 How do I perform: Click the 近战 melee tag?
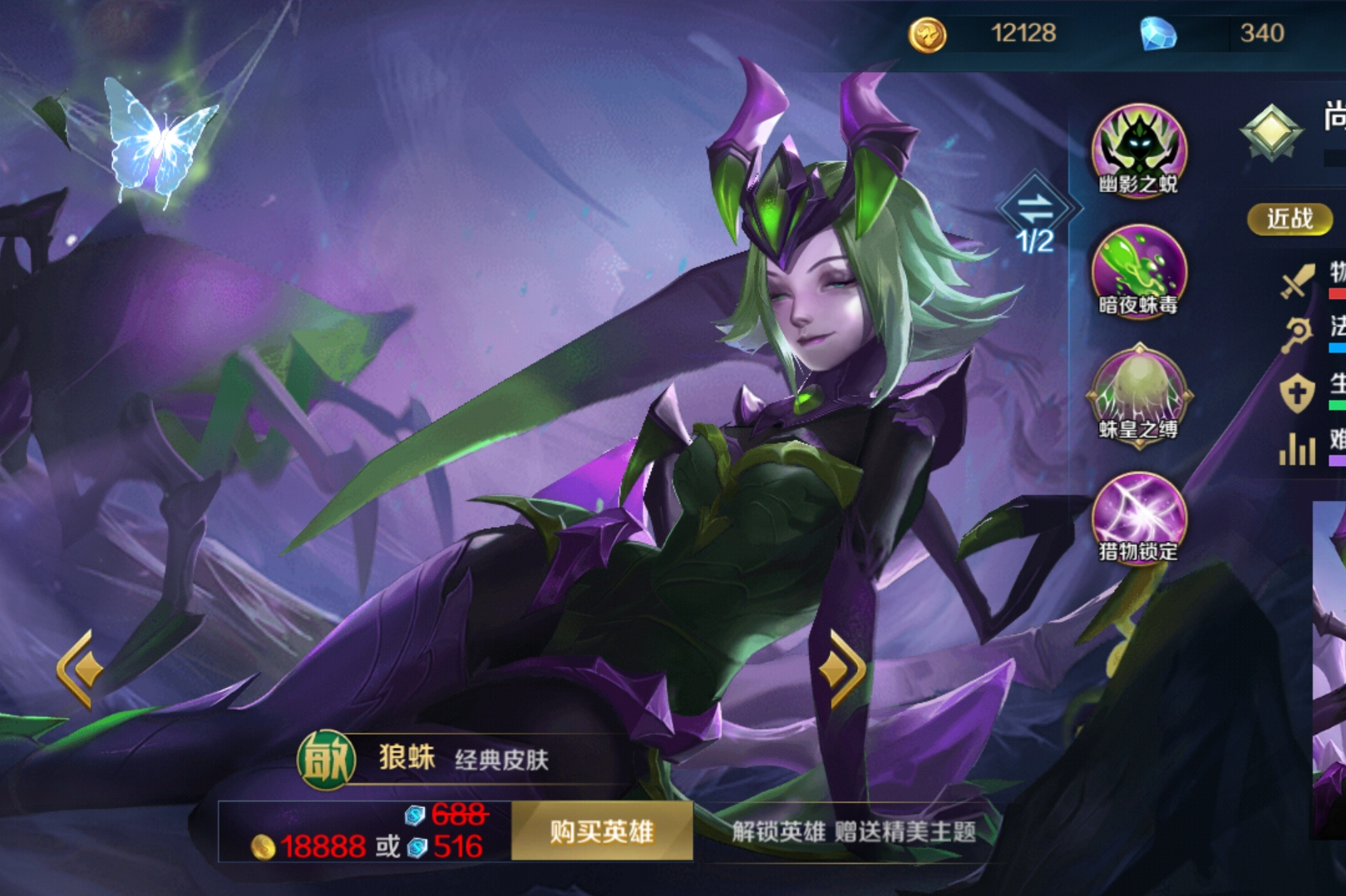[1289, 219]
